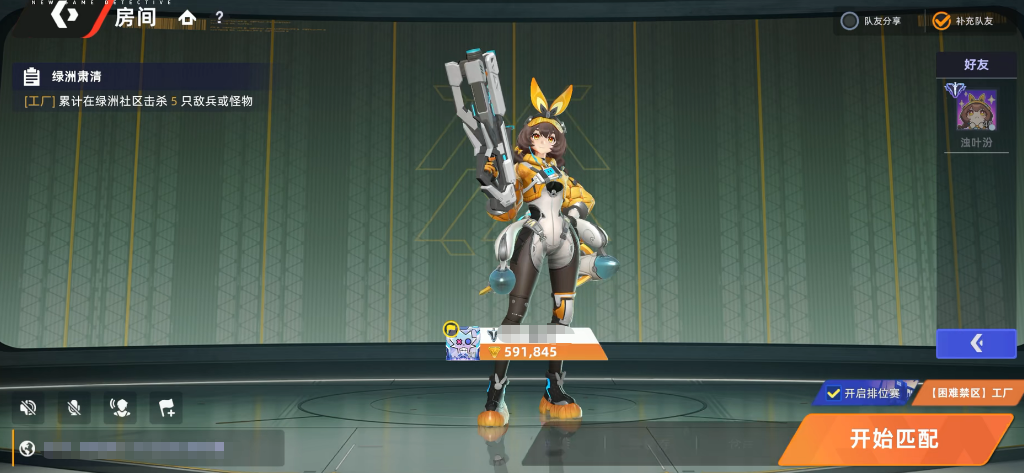Collapse the friends panel with the blue arrow
The width and height of the screenshot is (1024, 473).
976,344
